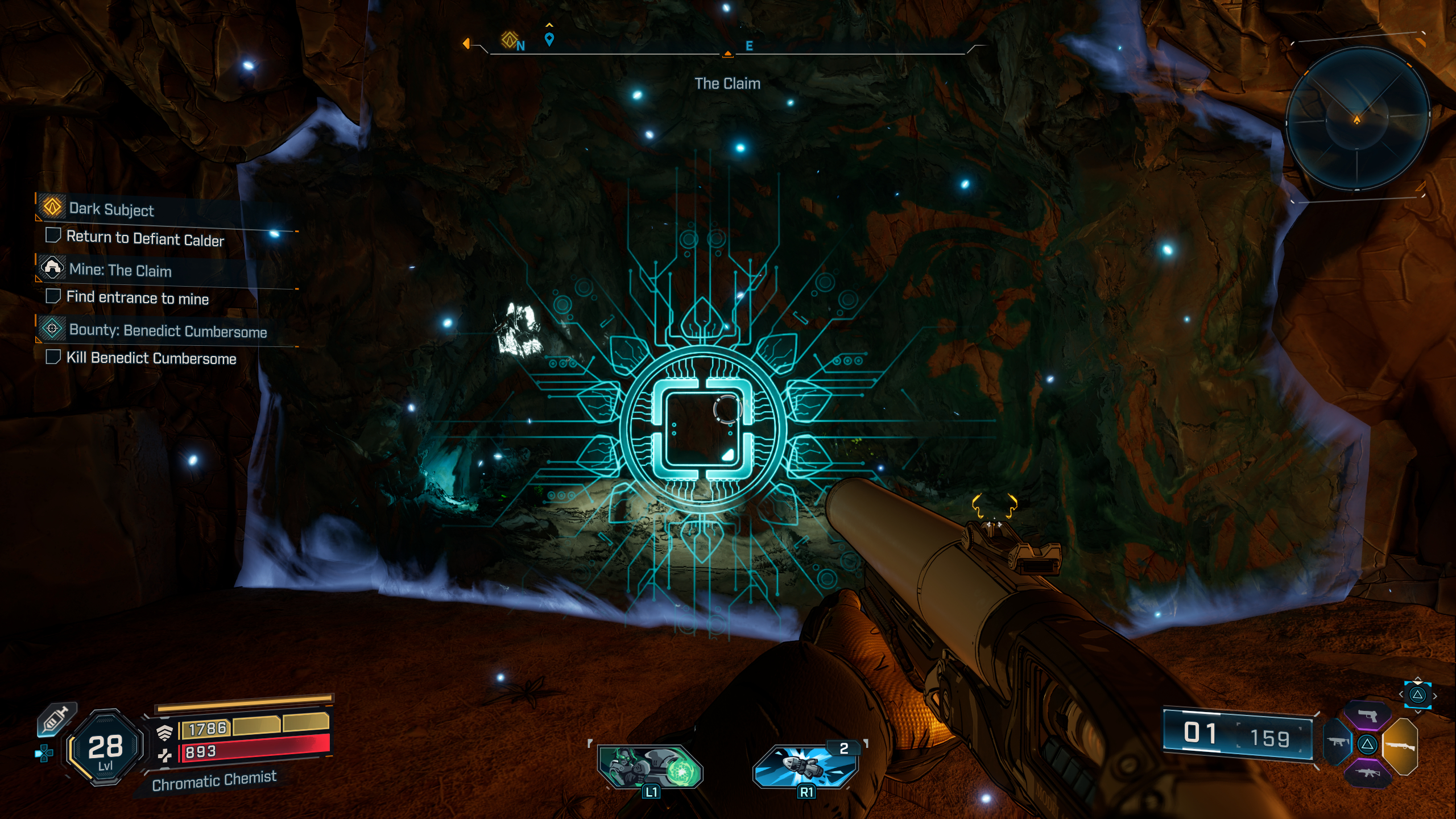
Task: Click The Claim location title
Action: (x=729, y=82)
